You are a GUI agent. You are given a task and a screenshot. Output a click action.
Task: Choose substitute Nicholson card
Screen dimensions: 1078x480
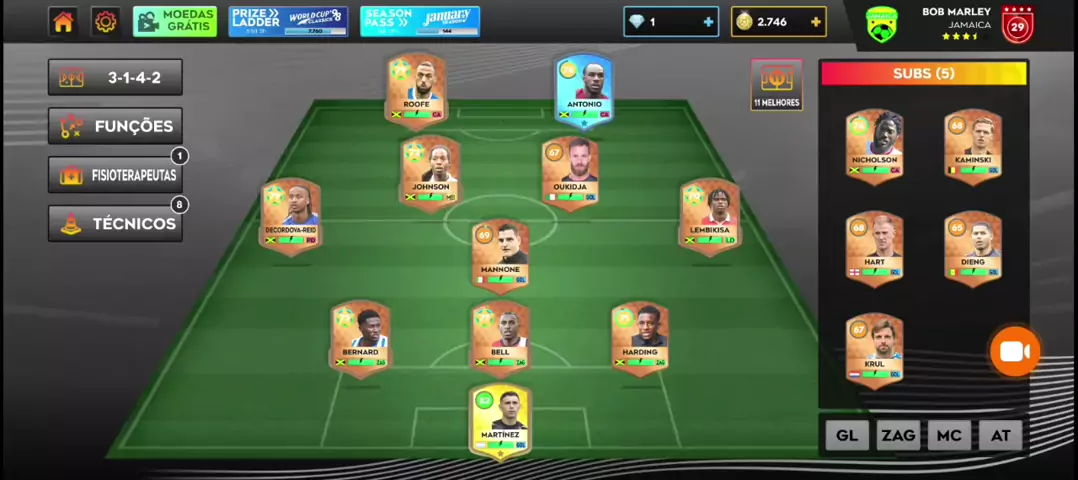875,147
